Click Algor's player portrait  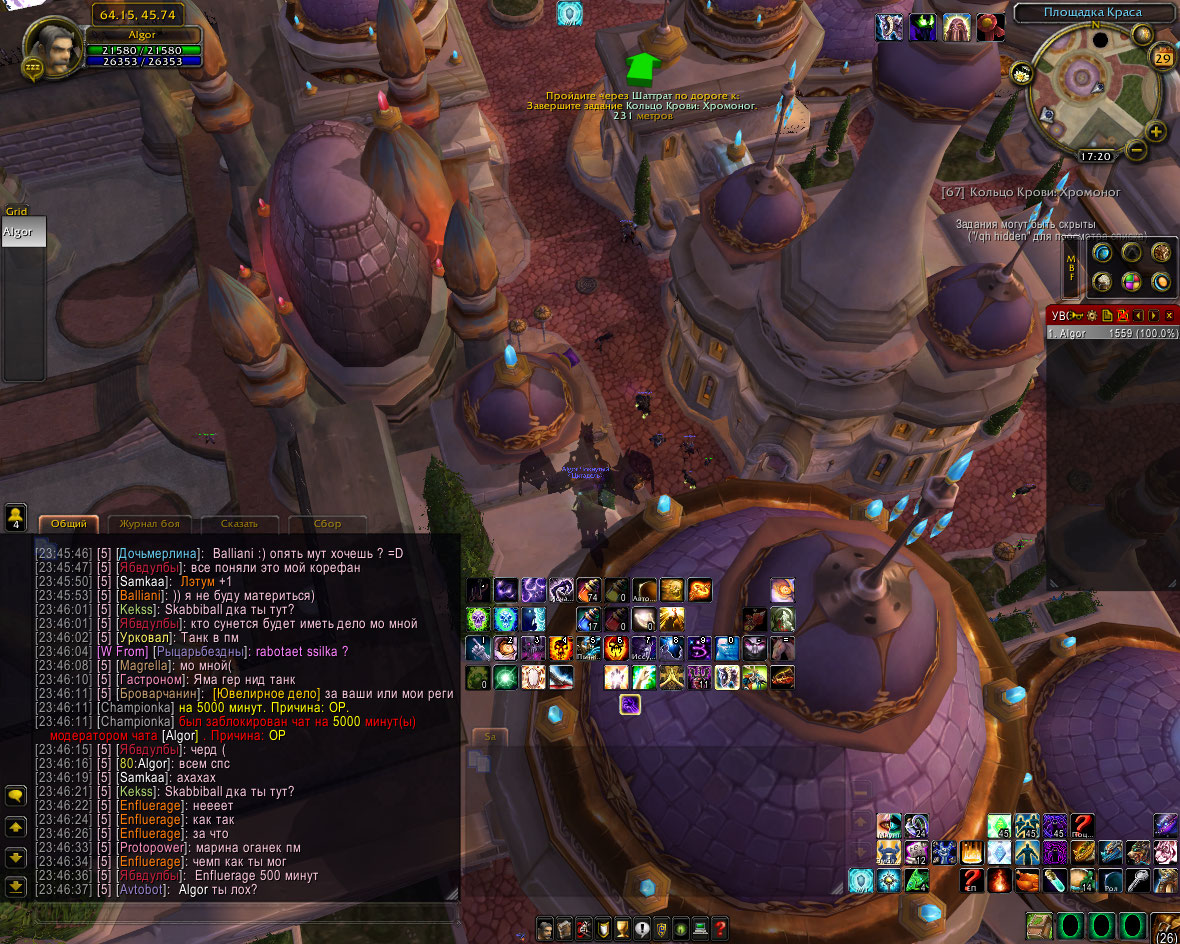pyautogui.click(x=54, y=49)
